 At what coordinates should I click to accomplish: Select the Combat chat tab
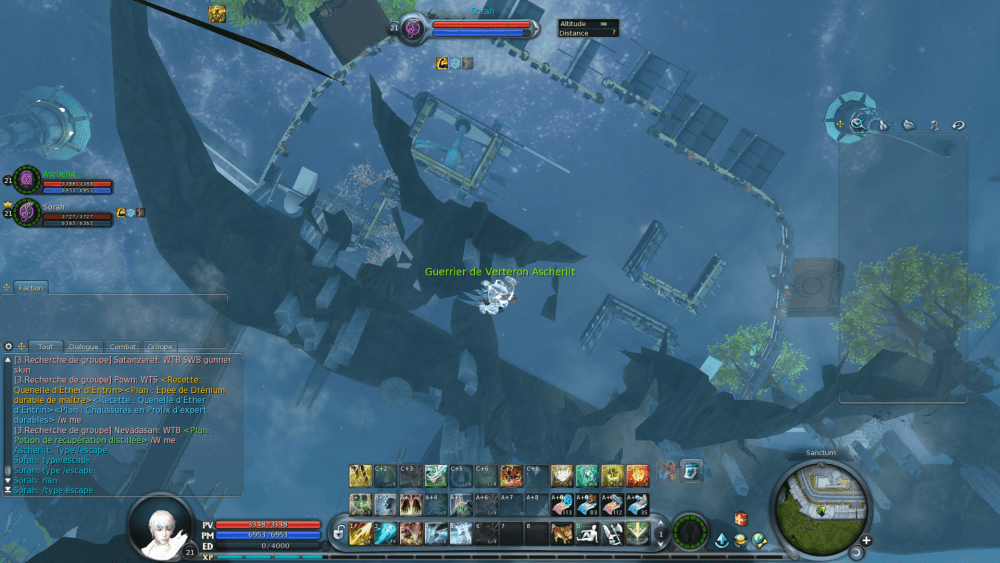coord(124,345)
